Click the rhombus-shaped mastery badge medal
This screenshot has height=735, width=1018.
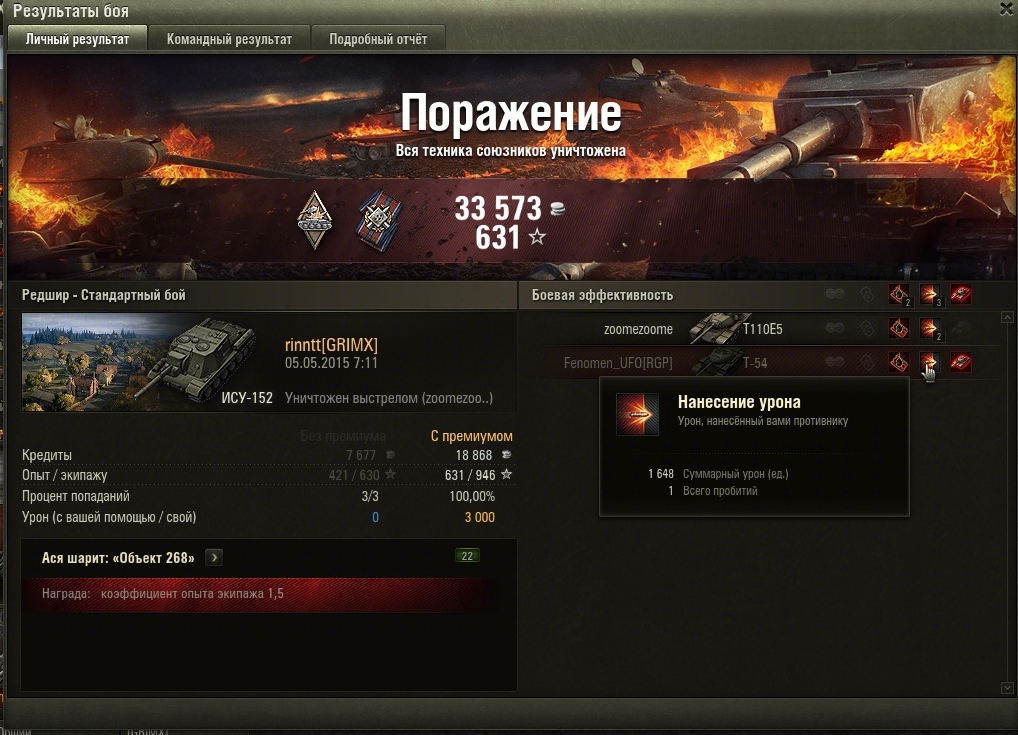tap(315, 221)
